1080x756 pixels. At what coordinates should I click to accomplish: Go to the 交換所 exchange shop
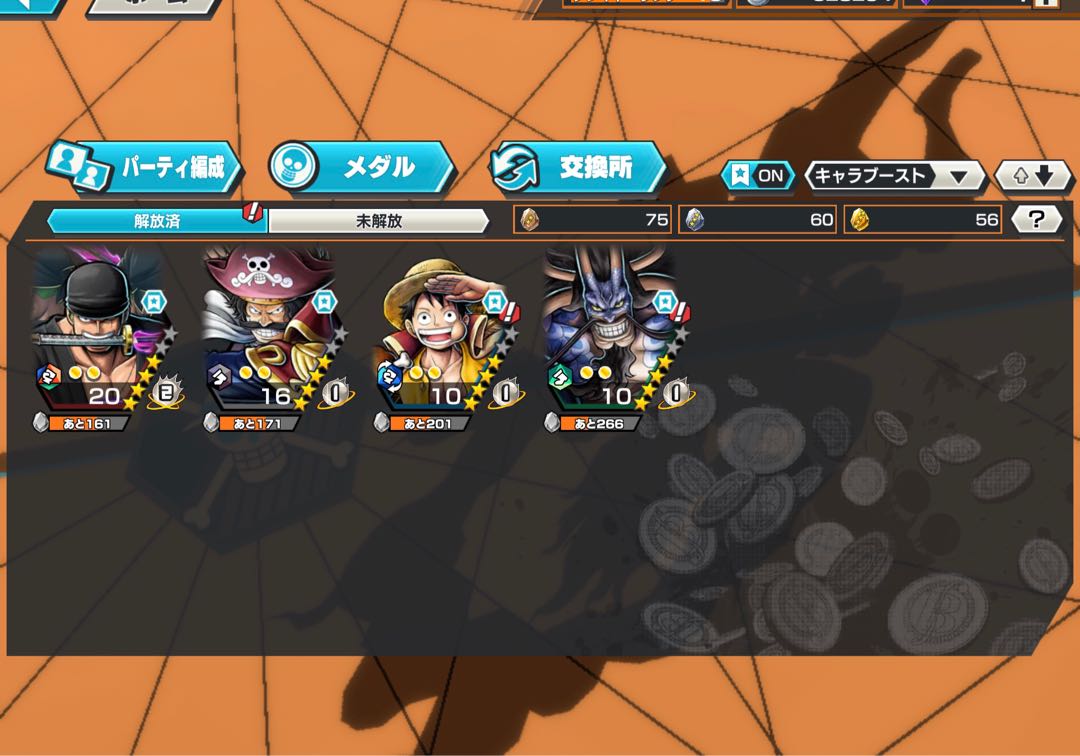578,167
